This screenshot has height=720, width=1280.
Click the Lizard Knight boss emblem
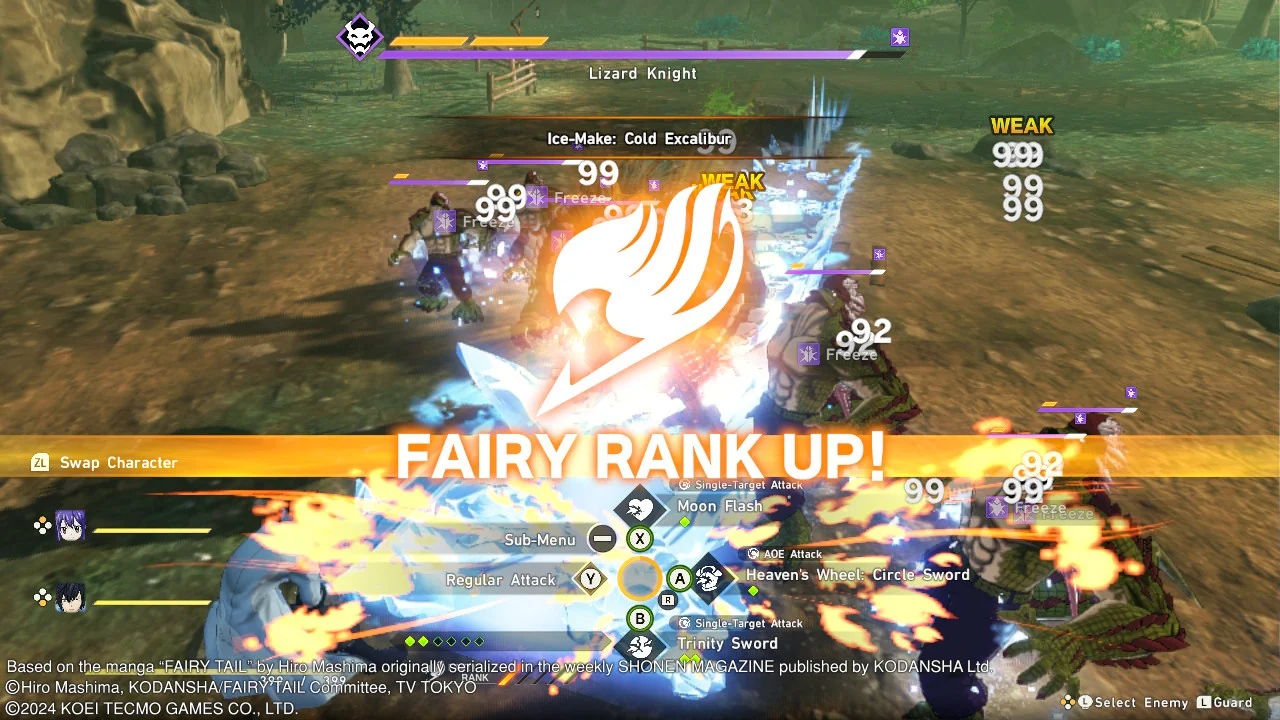[358, 37]
